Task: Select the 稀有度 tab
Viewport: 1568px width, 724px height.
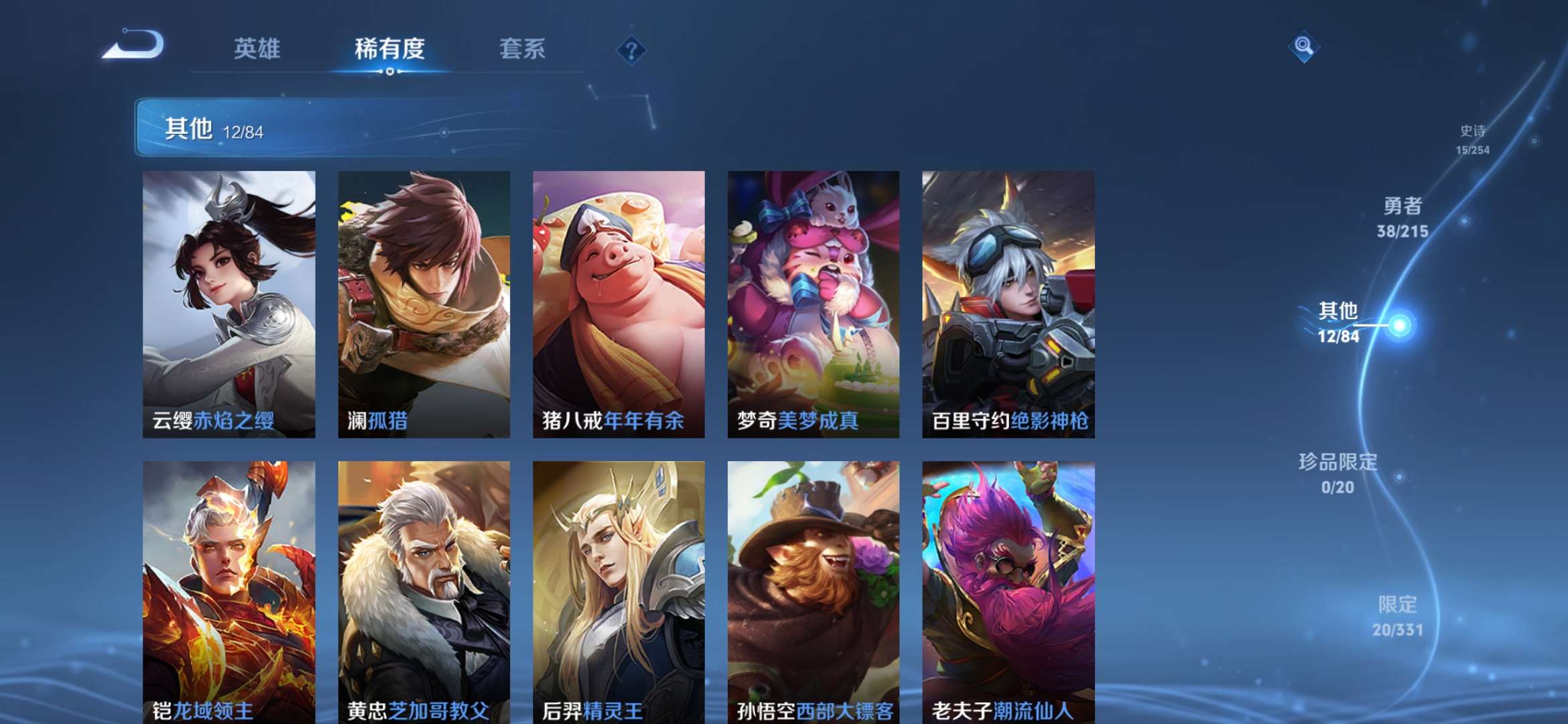Action: 389,49
